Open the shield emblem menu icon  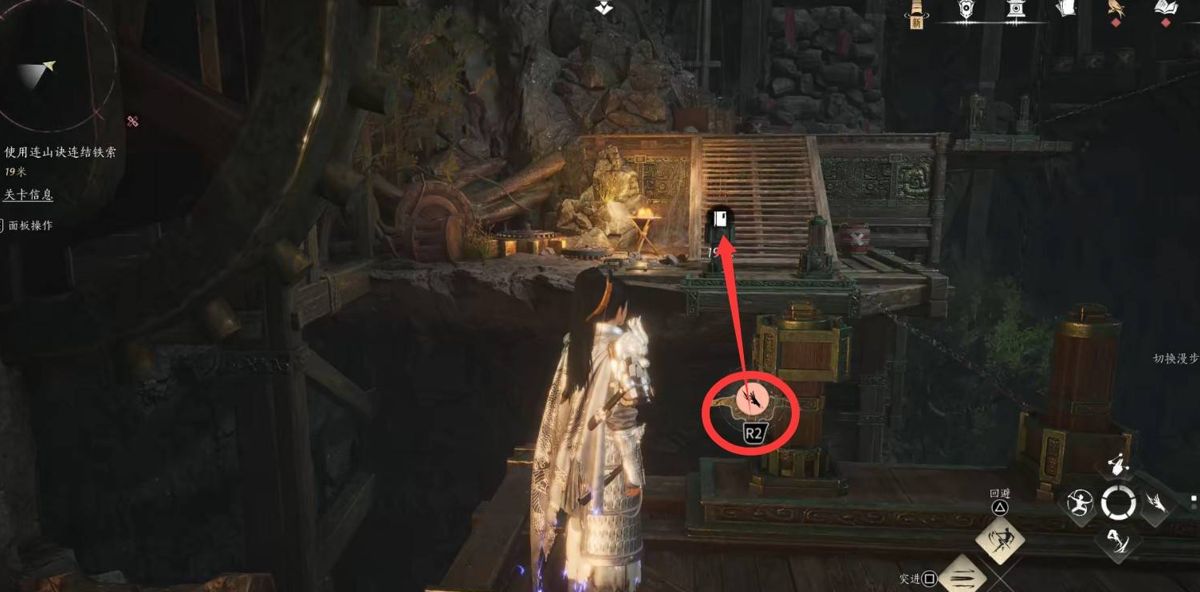(967, 9)
